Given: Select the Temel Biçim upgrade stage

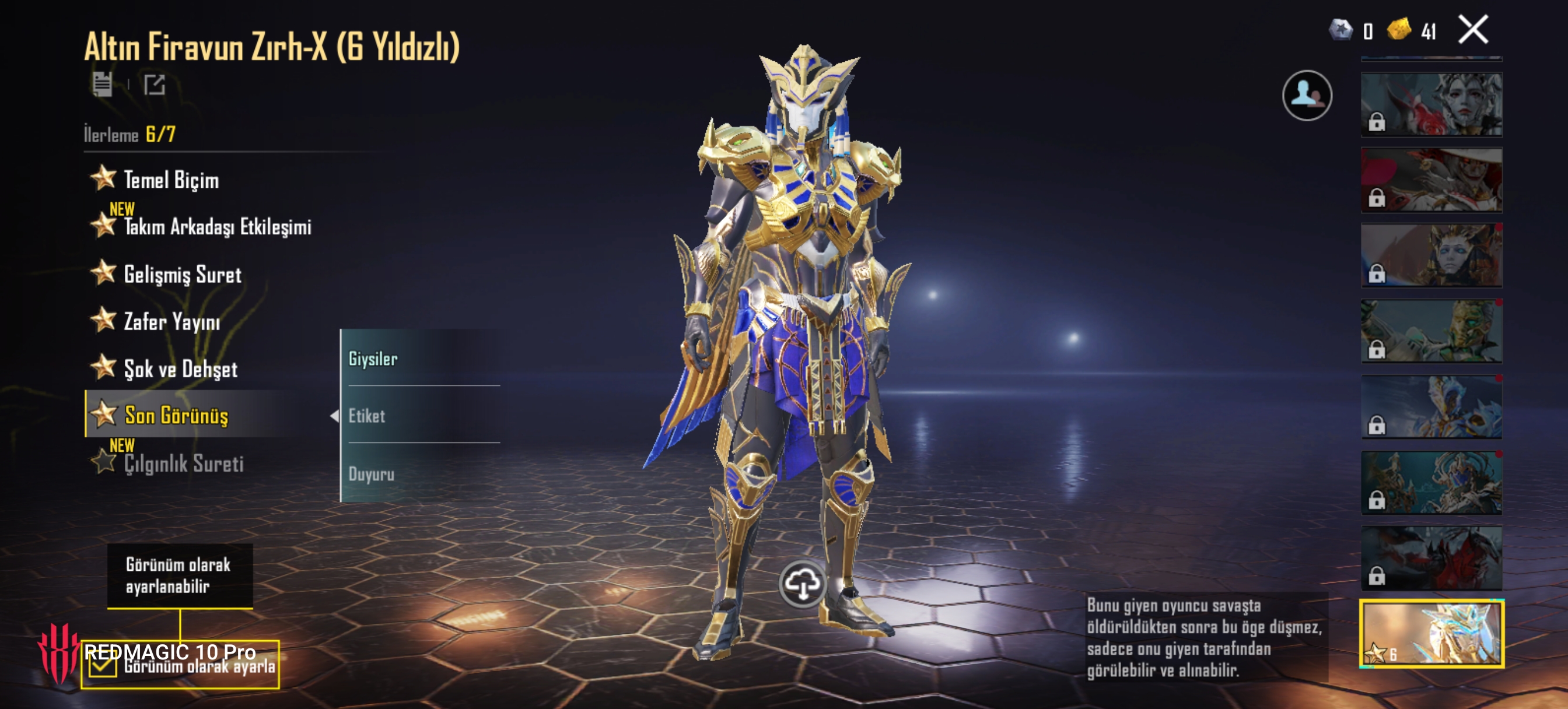Looking at the screenshot, I should pos(170,180).
